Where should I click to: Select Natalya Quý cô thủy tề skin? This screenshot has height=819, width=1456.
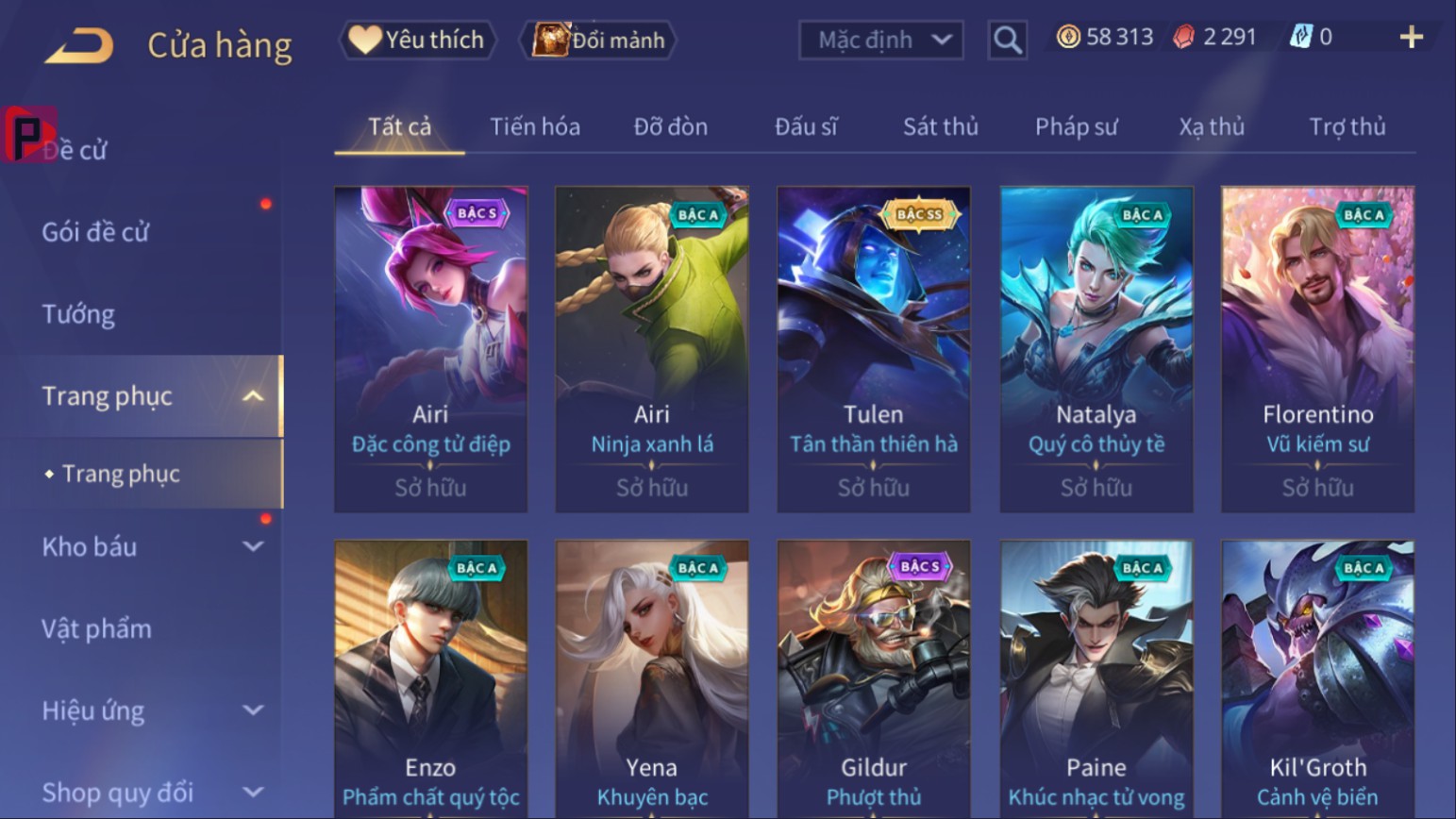[1096, 349]
